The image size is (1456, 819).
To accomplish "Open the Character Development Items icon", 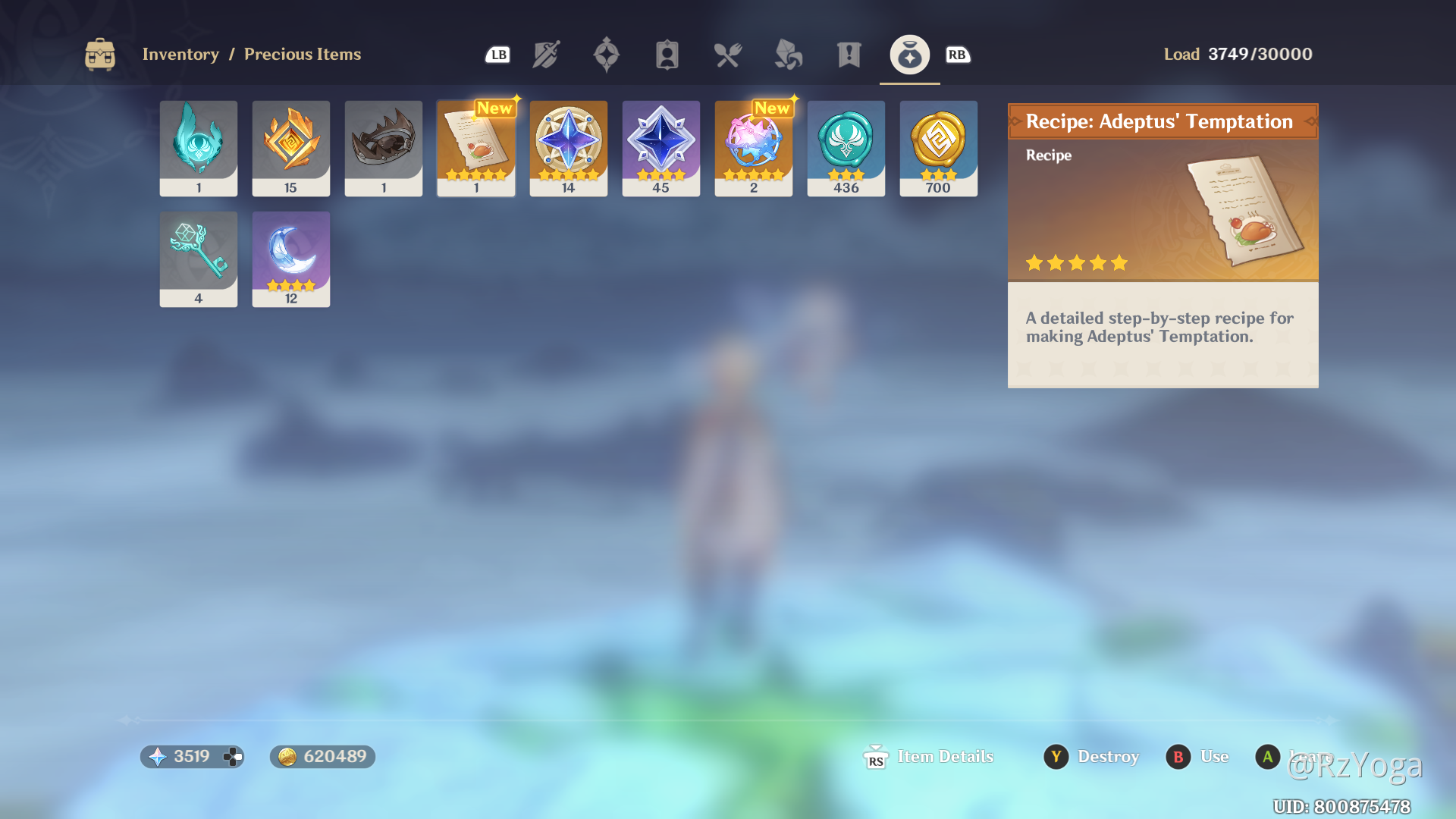I will (666, 54).
